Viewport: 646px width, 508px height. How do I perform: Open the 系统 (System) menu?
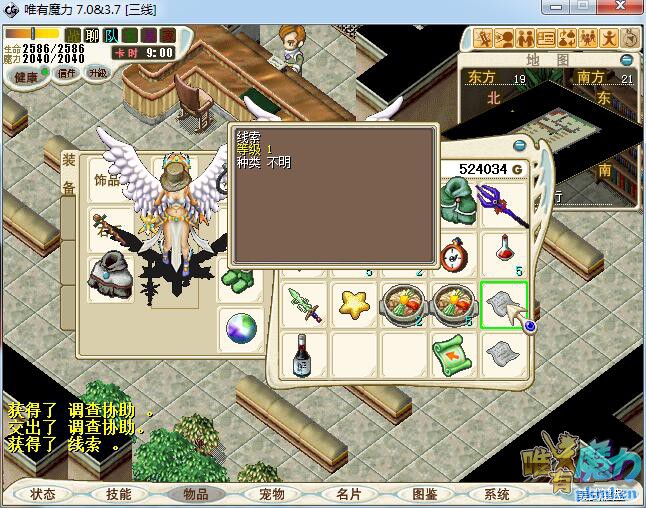click(x=497, y=494)
